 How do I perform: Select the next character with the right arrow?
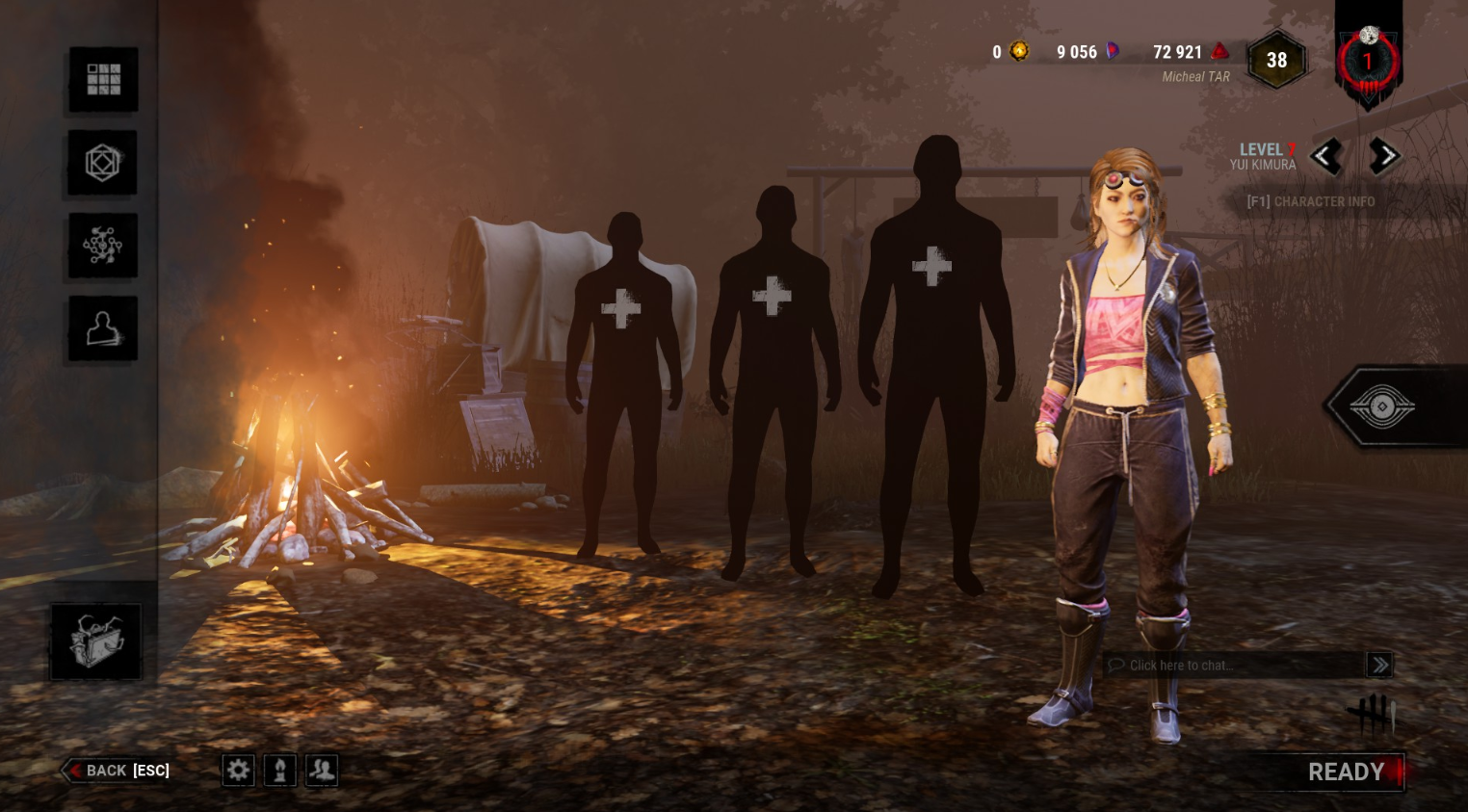pyautogui.click(x=1385, y=156)
